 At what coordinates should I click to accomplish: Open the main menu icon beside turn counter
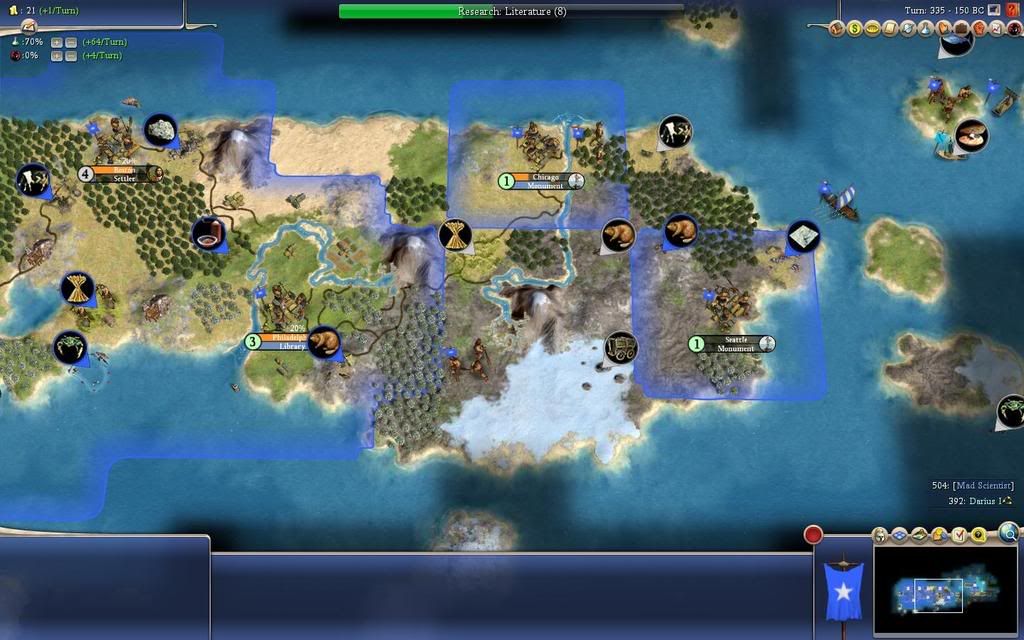point(995,9)
